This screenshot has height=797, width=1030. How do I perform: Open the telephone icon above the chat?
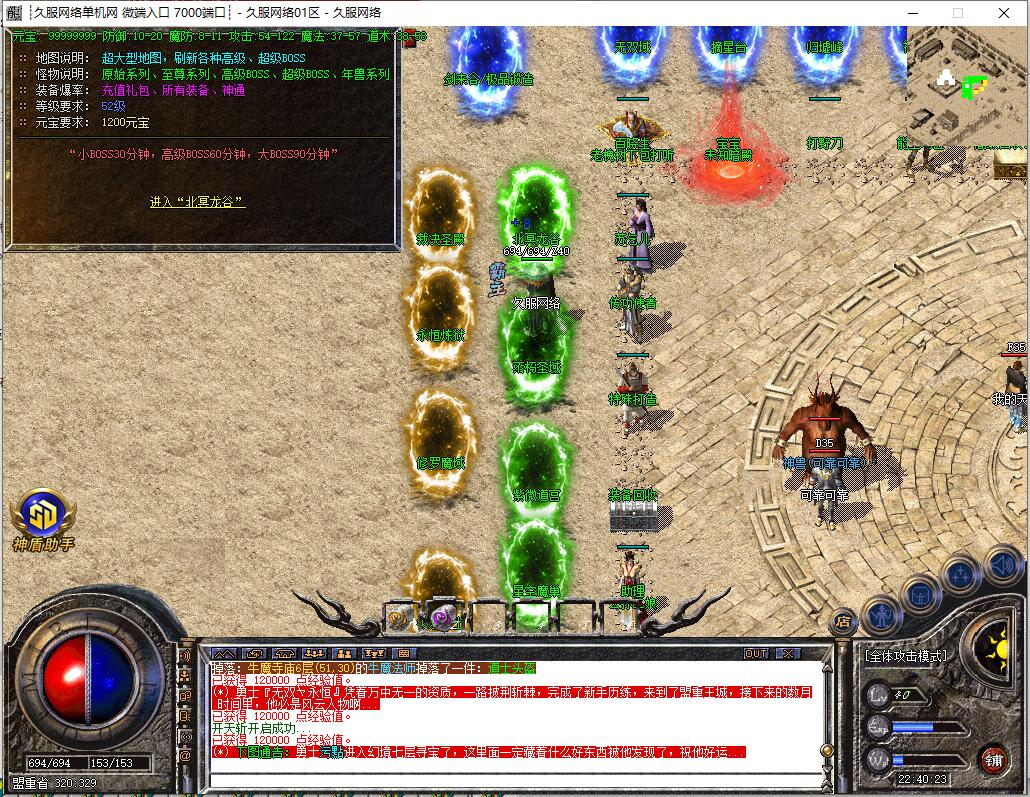pyautogui.click(x=282, y=653)
